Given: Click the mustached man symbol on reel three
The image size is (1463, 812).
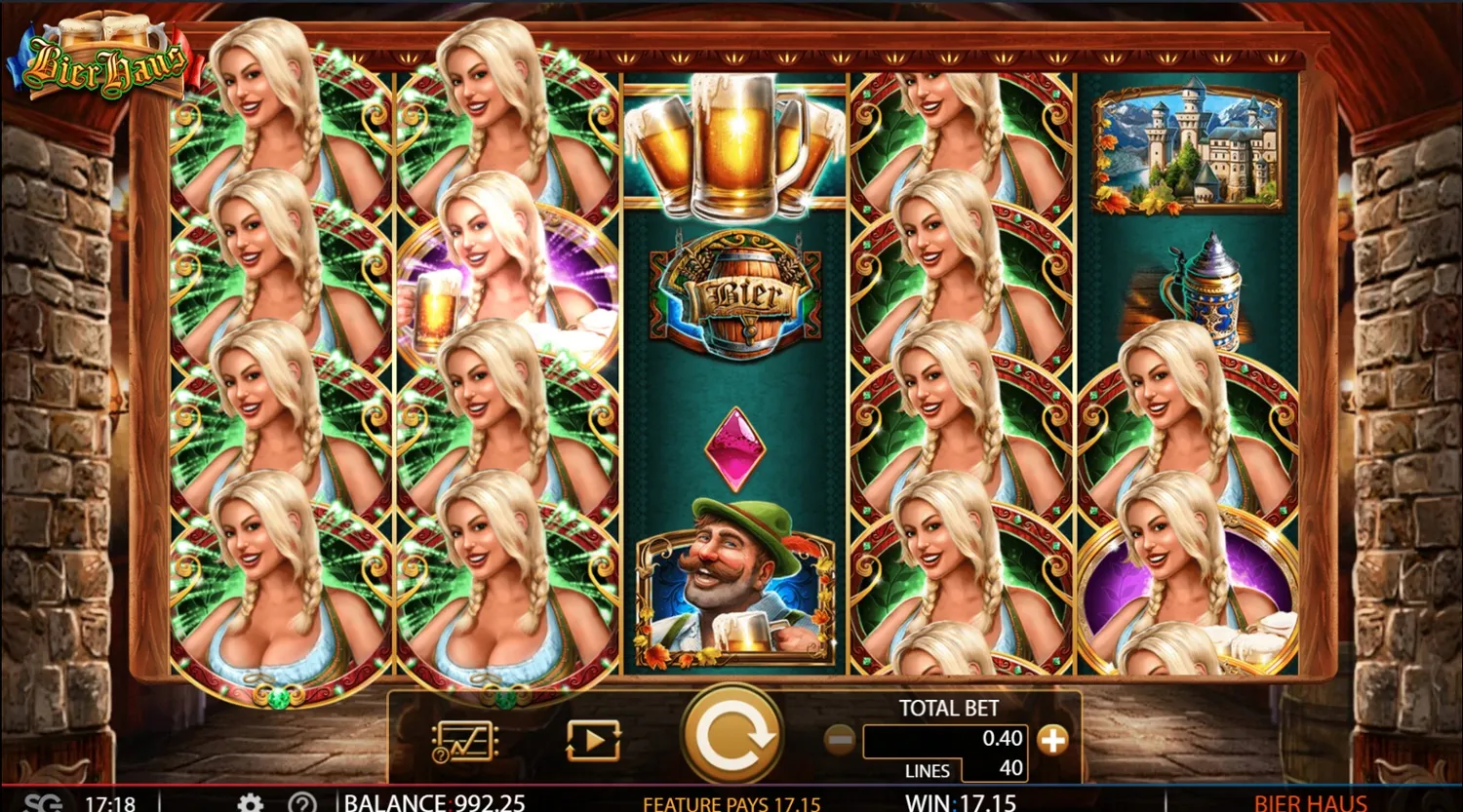Looking at the screenshot, I should click(738, 585).
